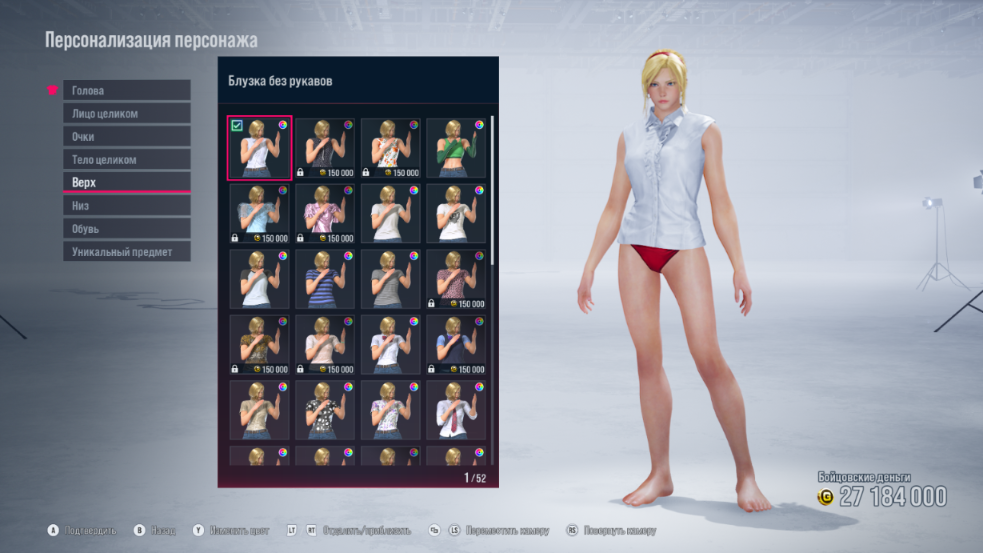
Task: Select the equipped white sleeveless blouse thumbnail
Action: click(260, 148)
